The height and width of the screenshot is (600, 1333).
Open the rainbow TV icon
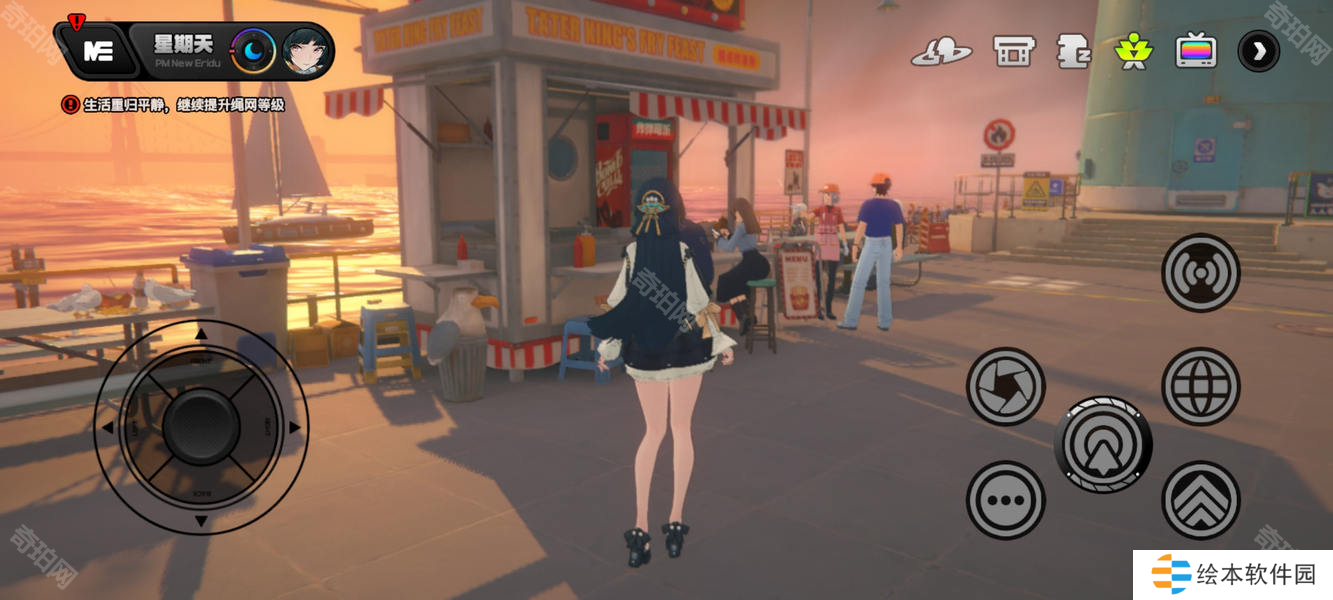[x=1196, y=51]
